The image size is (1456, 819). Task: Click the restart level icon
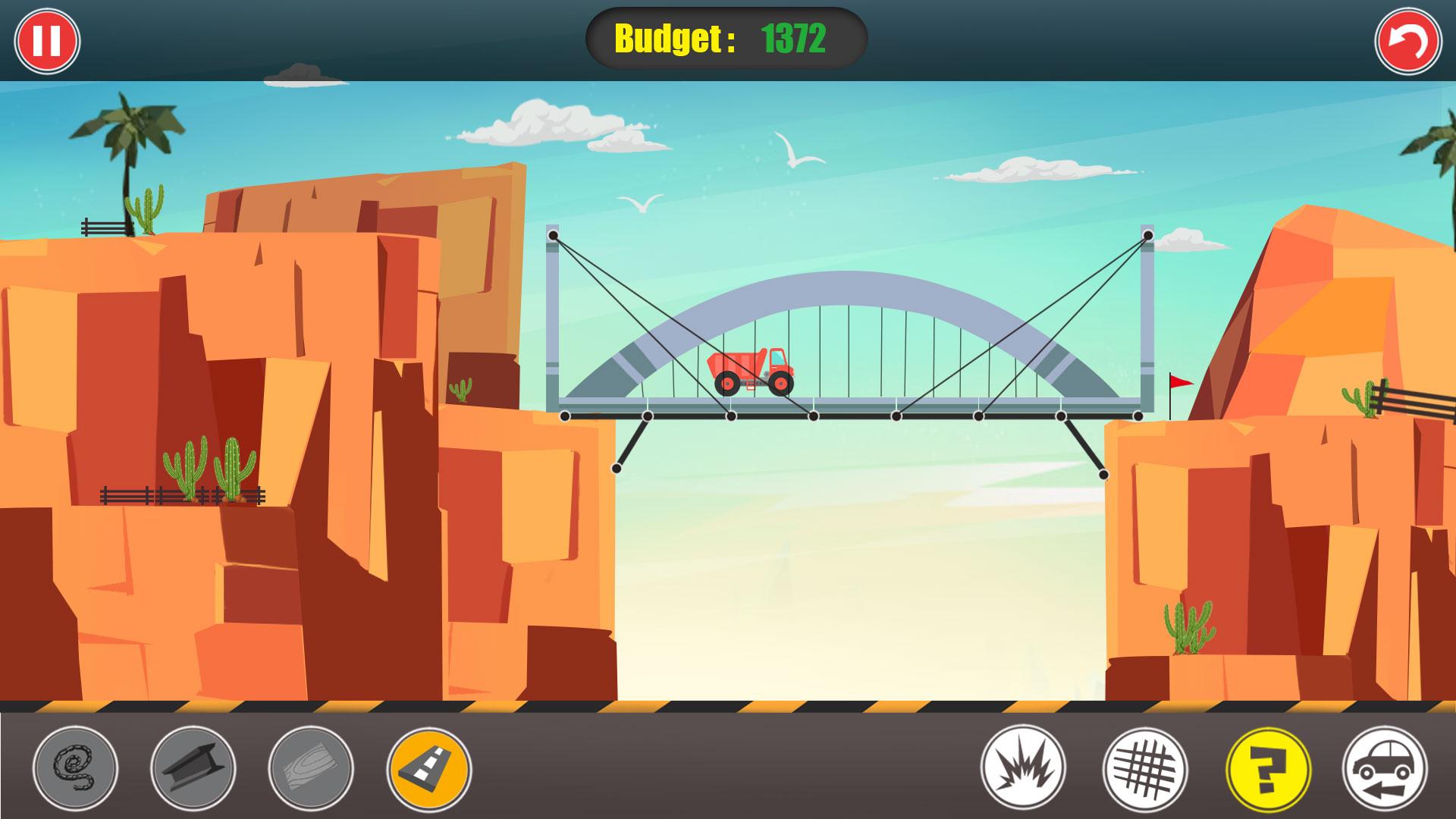[x=1408, y=39]
